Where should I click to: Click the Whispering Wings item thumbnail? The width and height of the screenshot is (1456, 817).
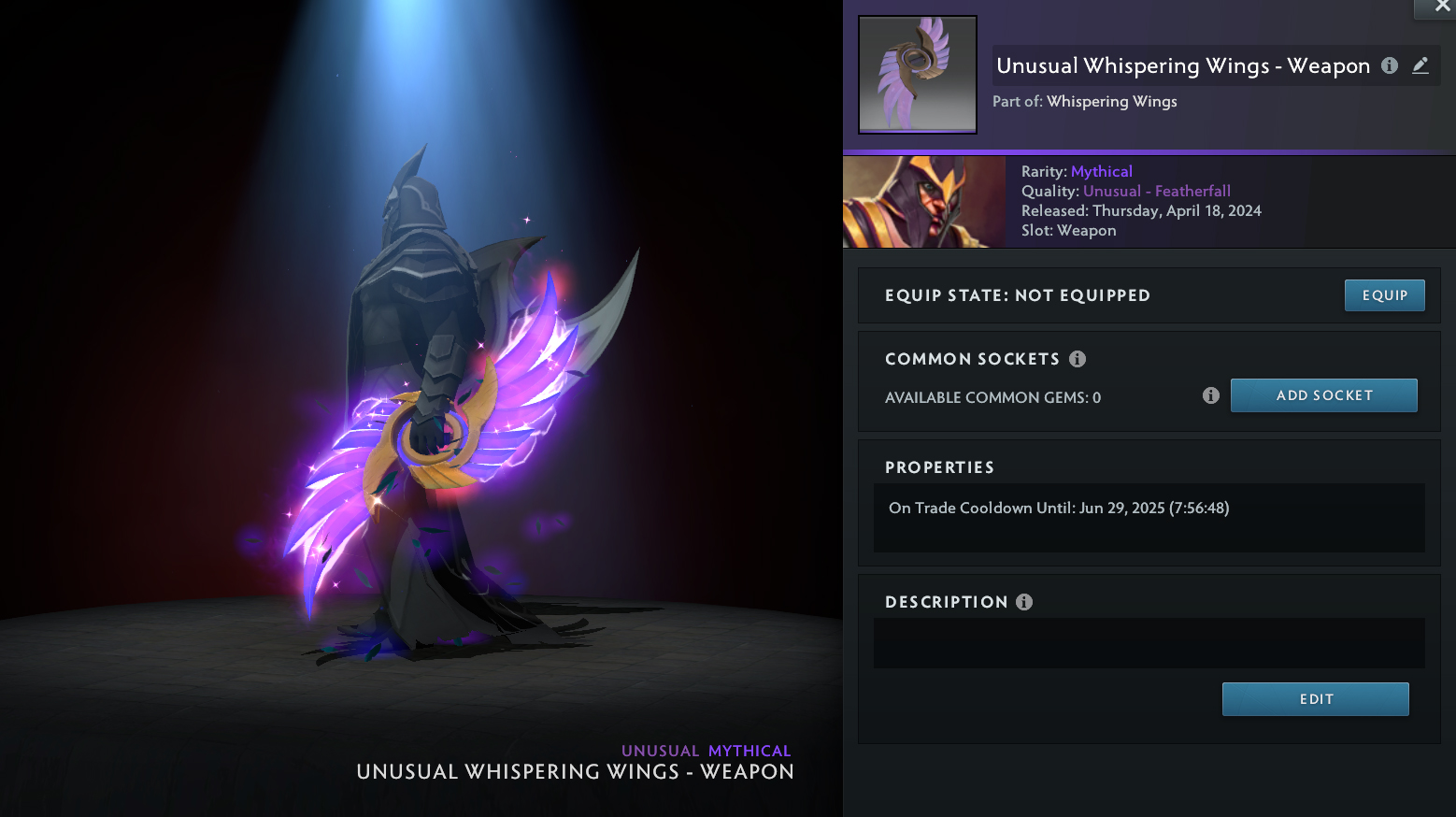pyautogui.click(x=918, y=75)
